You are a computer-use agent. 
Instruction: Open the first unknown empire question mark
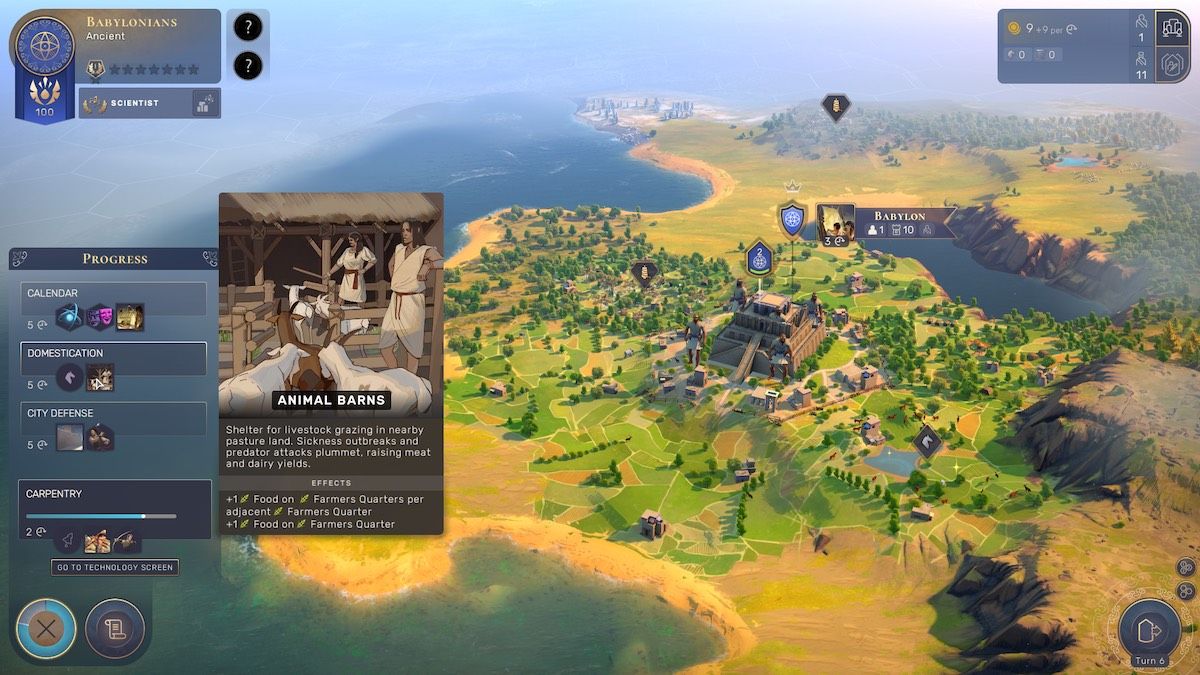[x=247, y=28]
